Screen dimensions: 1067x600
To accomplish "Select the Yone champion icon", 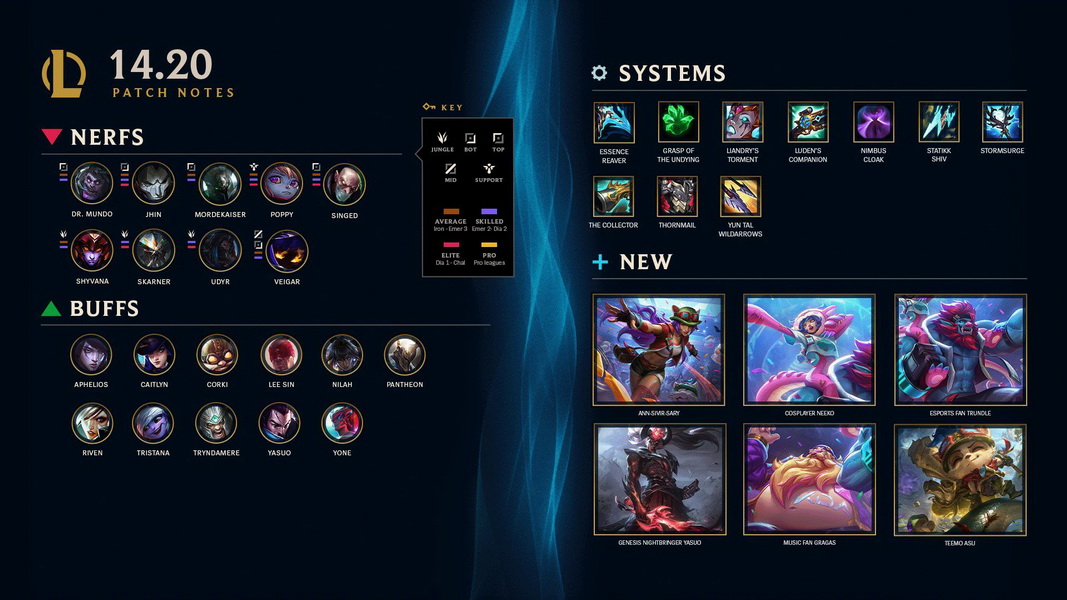I will point(342,424).
